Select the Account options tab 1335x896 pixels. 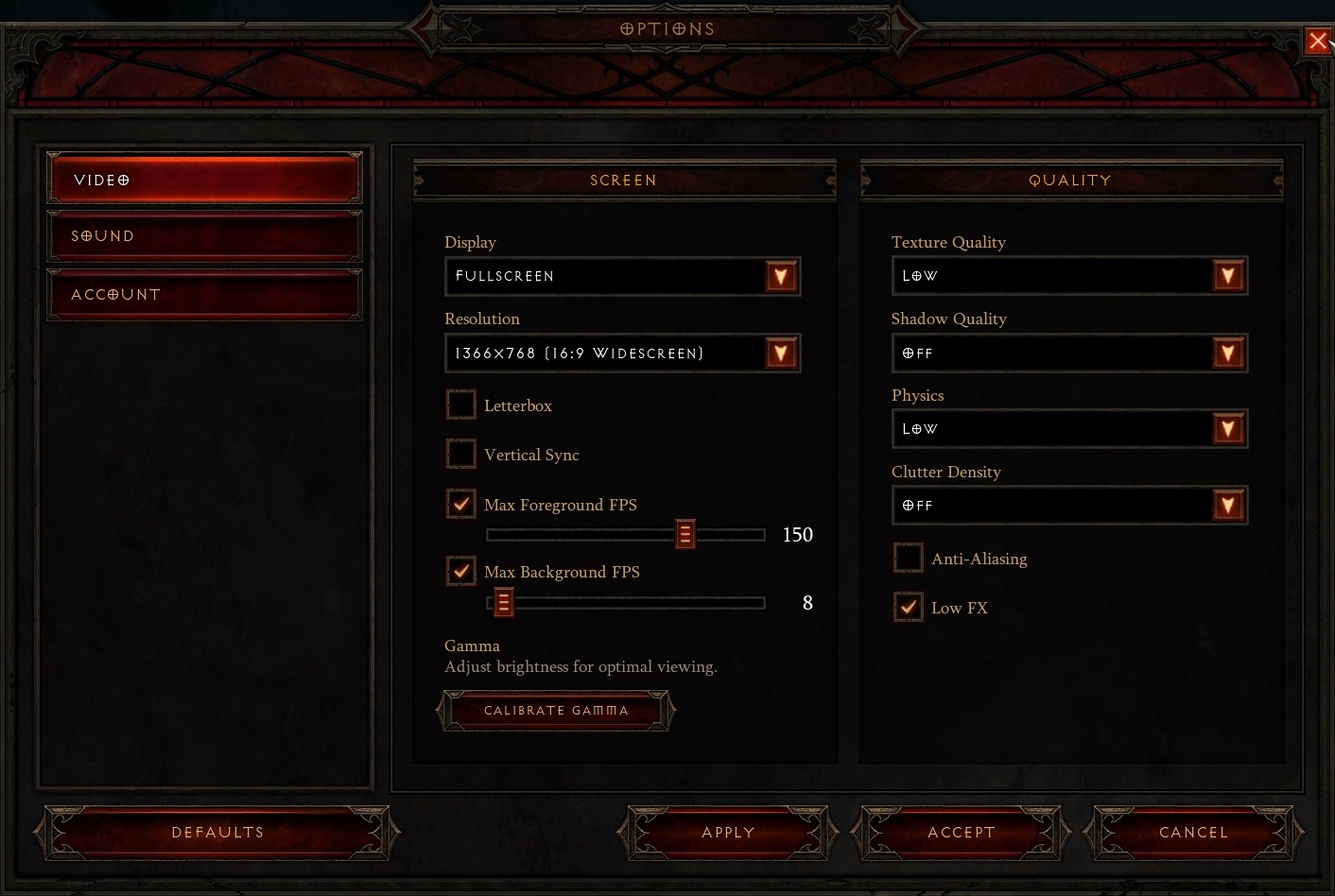[x=204, y=295]
